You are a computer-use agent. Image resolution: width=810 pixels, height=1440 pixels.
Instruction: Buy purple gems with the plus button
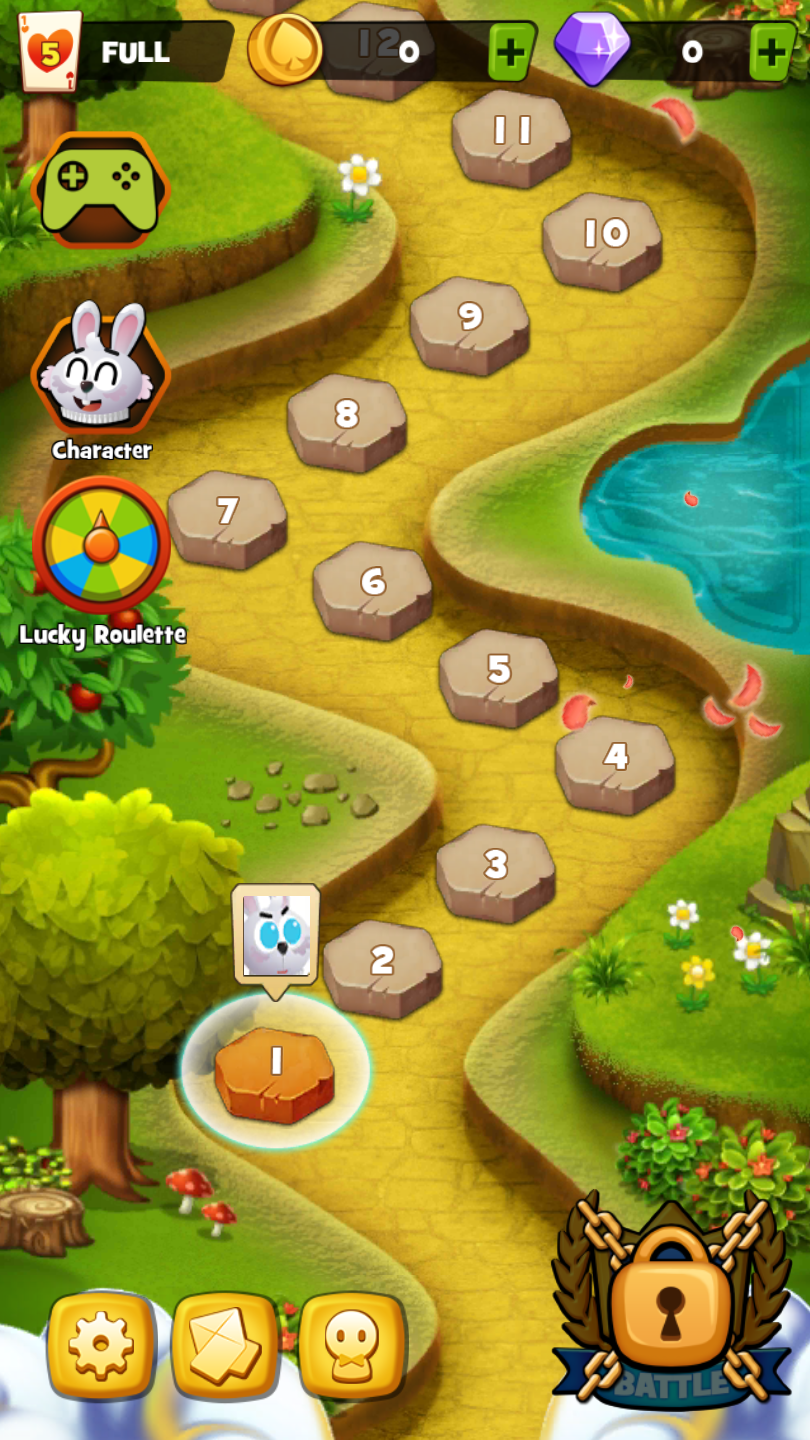pos(773,52)
